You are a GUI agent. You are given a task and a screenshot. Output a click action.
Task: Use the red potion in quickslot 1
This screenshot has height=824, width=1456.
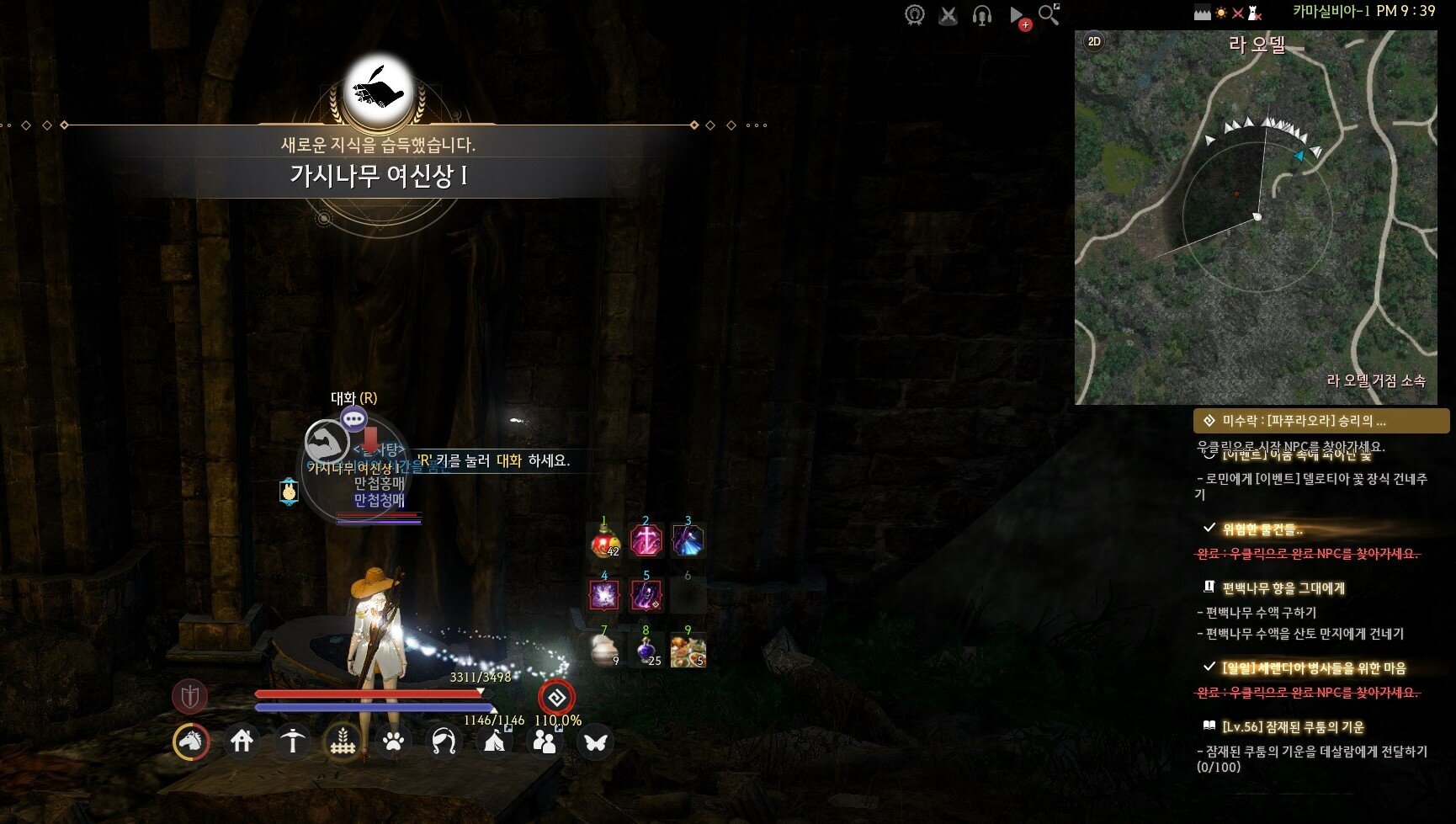pyautogui.click(x=604, y=540)
